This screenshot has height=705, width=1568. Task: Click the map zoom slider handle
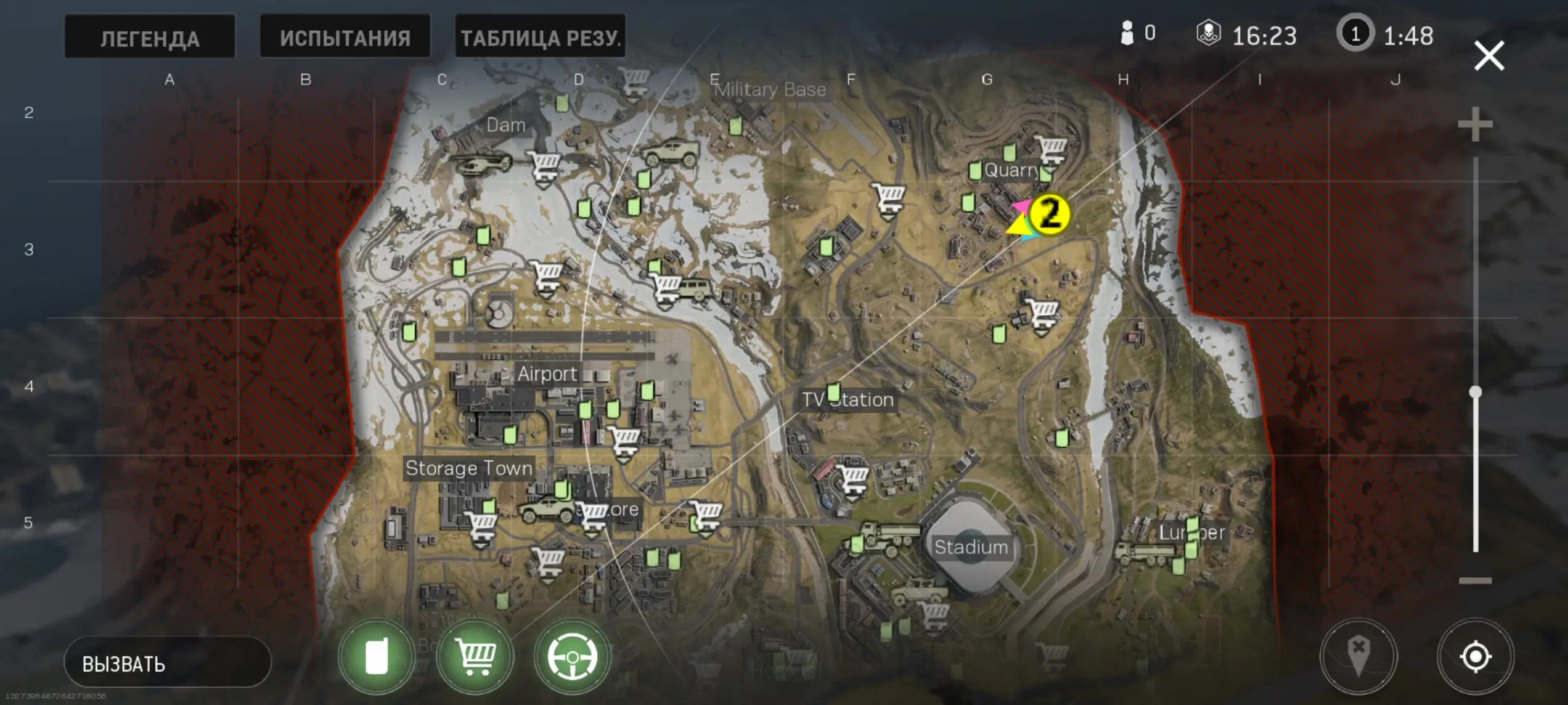(1476, 392)
